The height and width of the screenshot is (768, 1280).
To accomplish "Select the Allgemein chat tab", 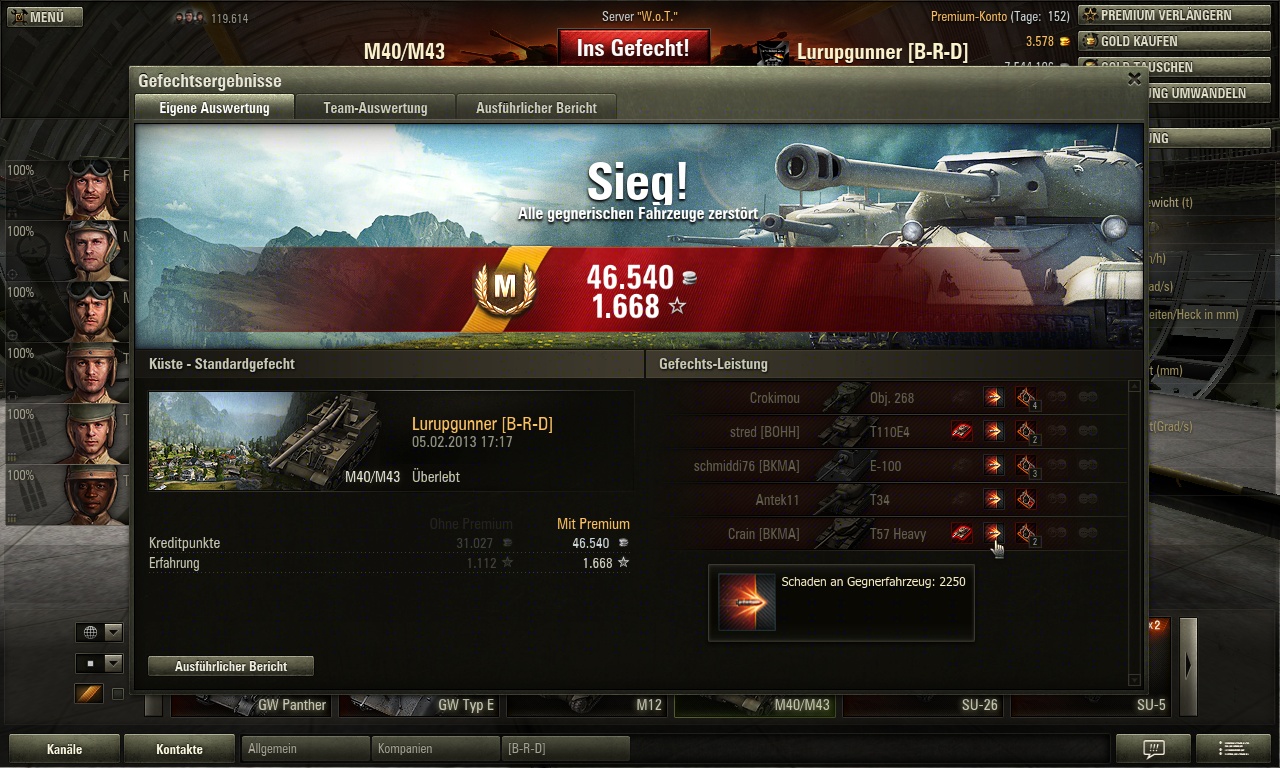I will click(x=306, y=749).
